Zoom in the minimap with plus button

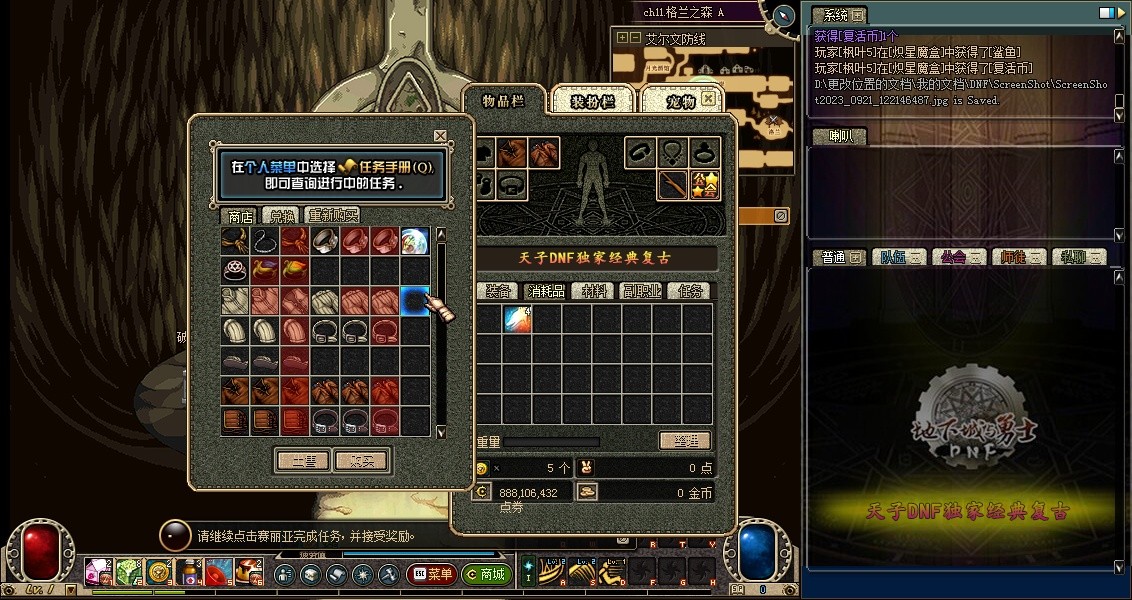point(622,38)
